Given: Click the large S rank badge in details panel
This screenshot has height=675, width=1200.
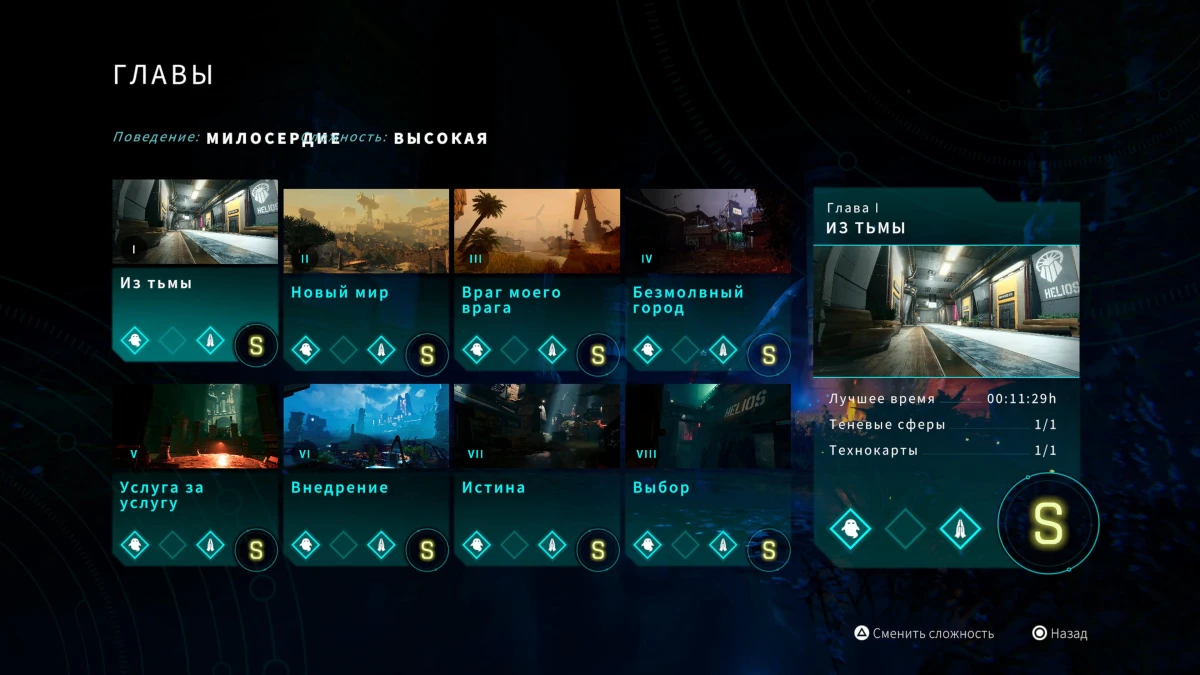Looking at the screenshot, I should coord(1048,523).
